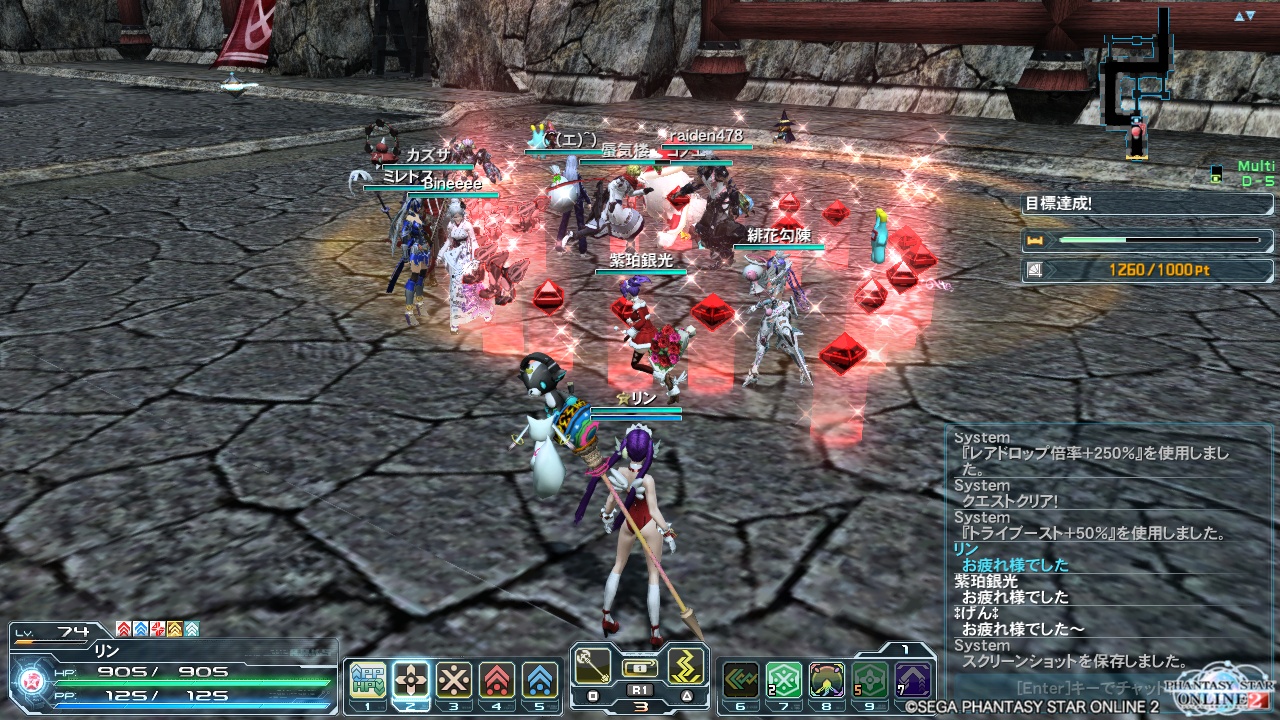Select the rod weapon icon in the palette
The image size is (1280, 720).
pos(593,666)
